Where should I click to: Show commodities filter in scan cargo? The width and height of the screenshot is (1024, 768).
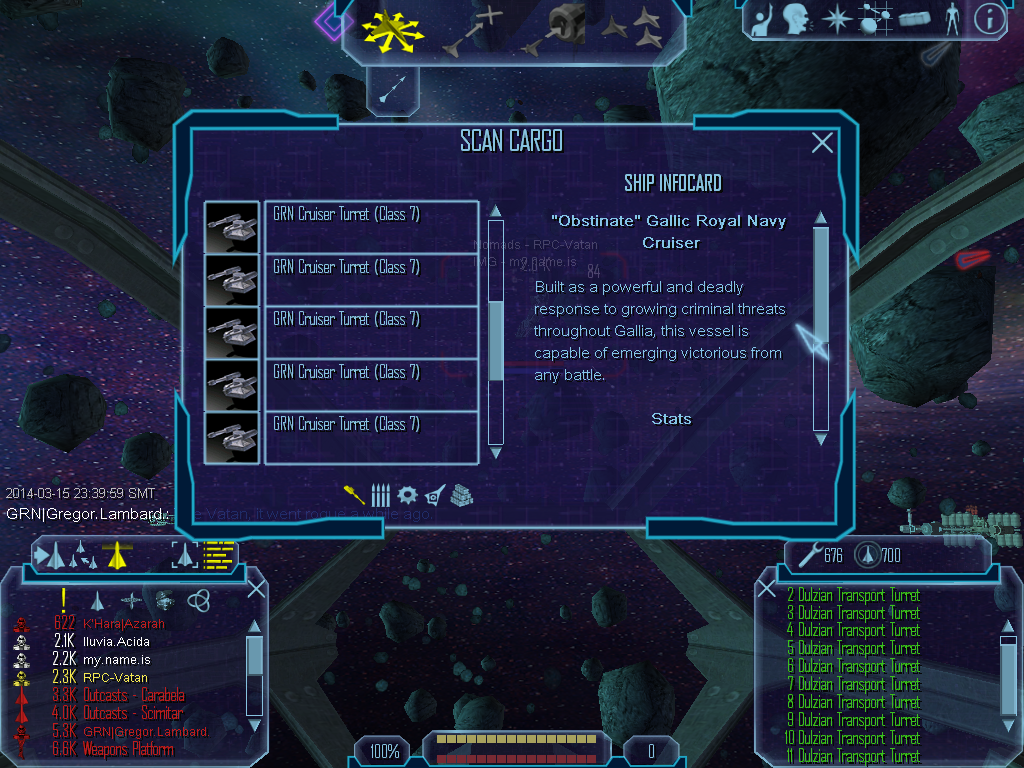pos(461,494)
